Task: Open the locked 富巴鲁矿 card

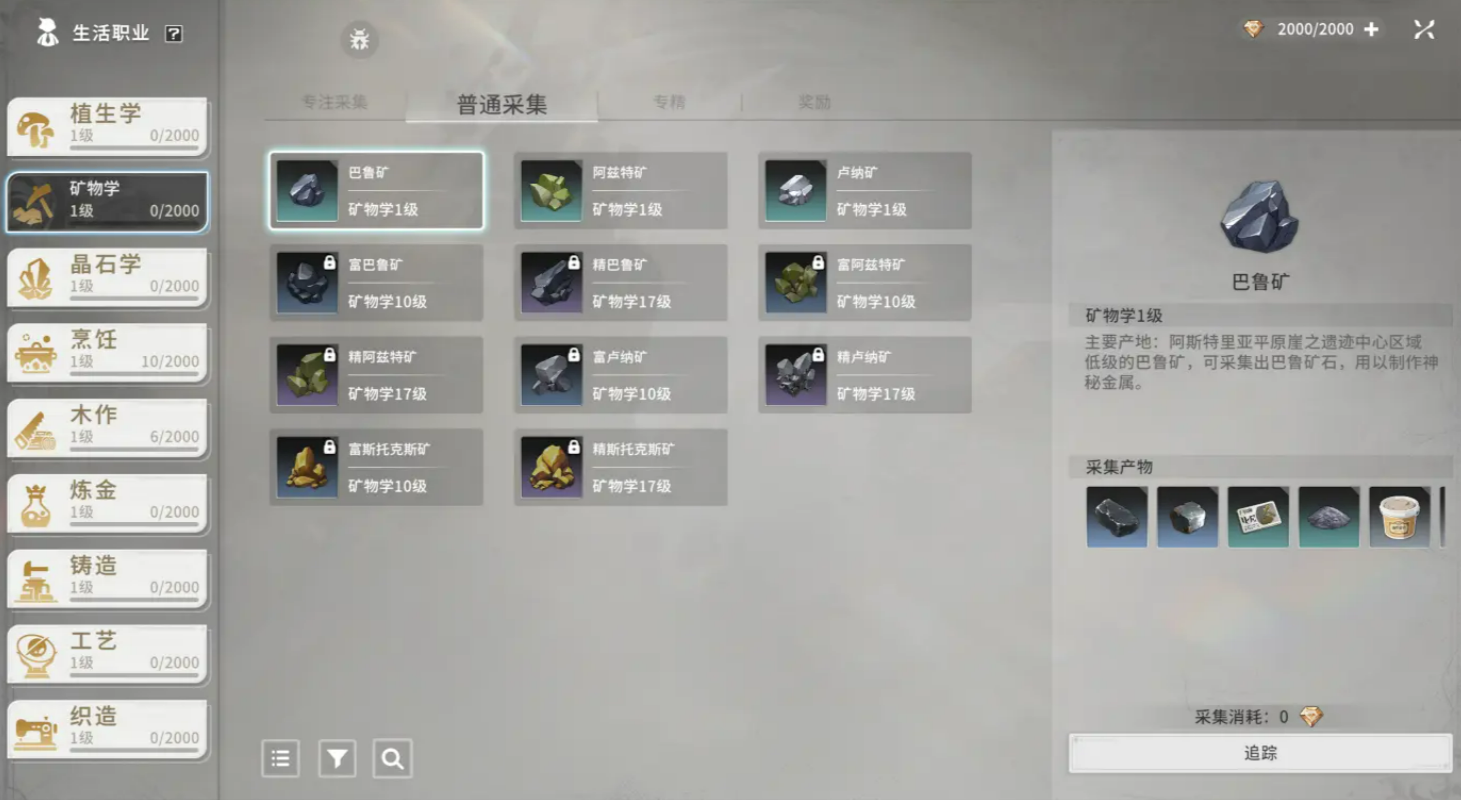Action: pos(376,282)
